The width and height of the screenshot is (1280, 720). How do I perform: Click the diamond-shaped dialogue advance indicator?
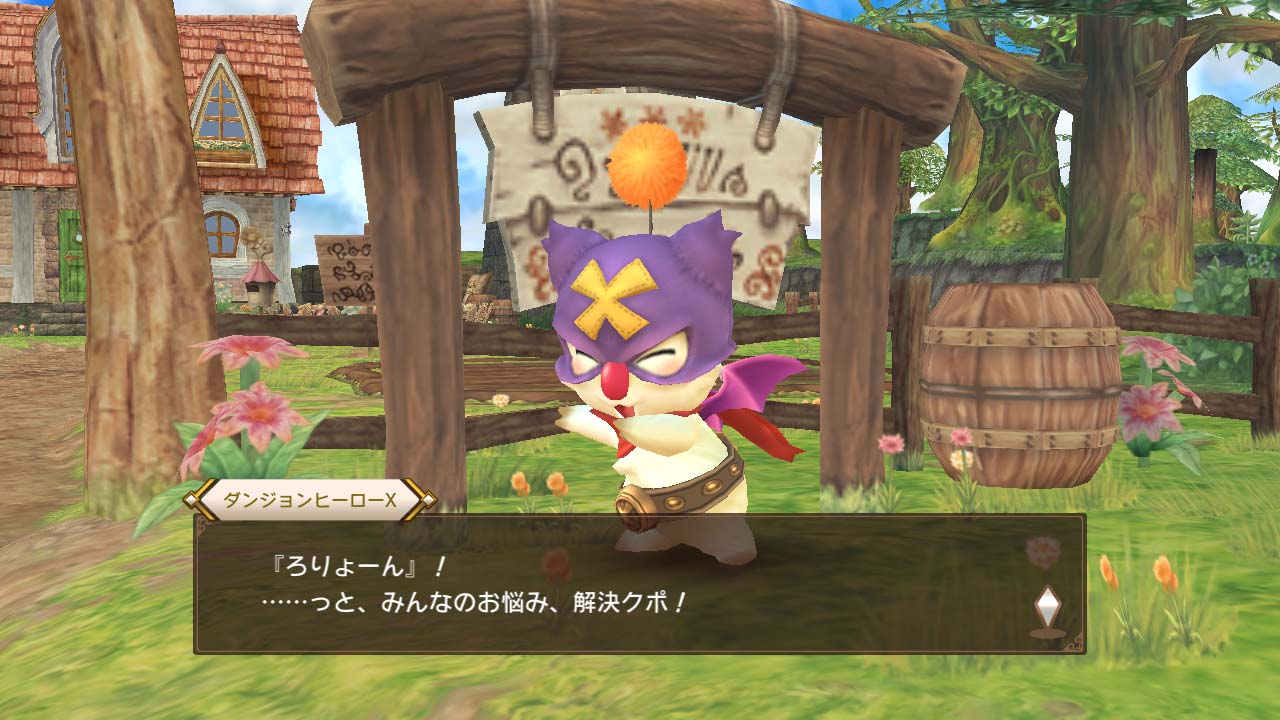(x=1046, y=606)
